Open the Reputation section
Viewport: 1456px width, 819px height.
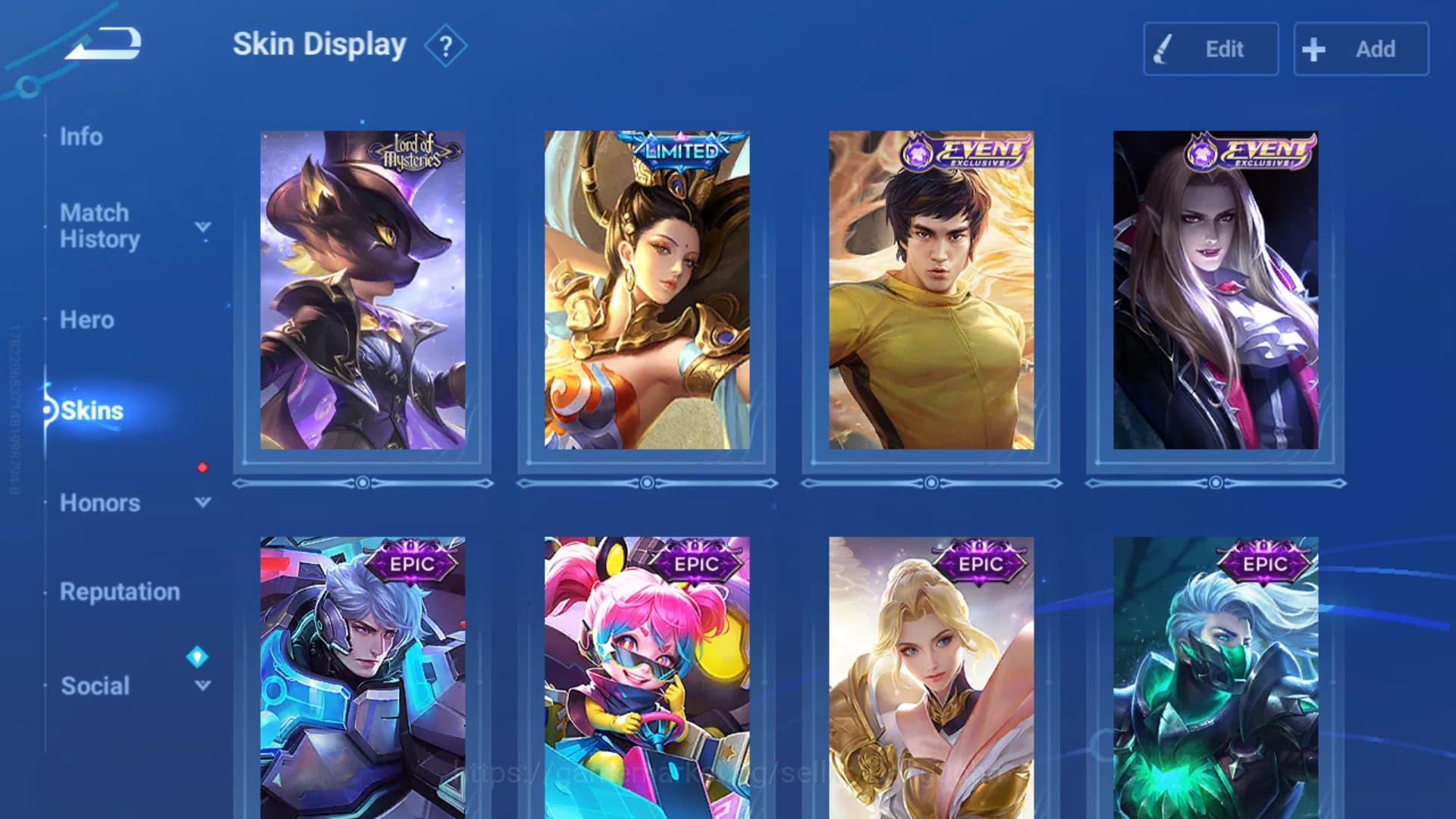coord(120,591)
